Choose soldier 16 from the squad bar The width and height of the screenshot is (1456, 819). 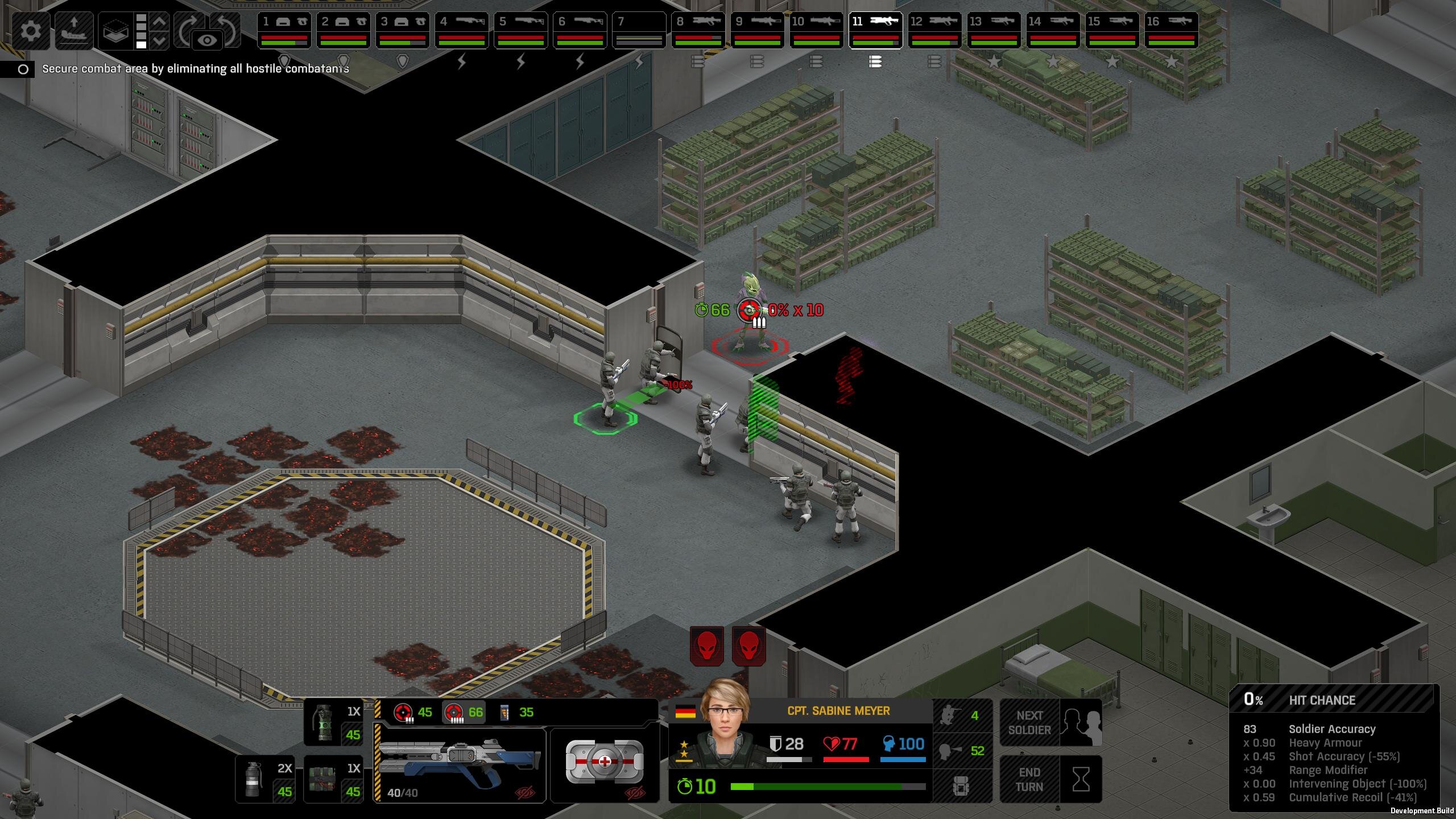tap(1171, 30)
